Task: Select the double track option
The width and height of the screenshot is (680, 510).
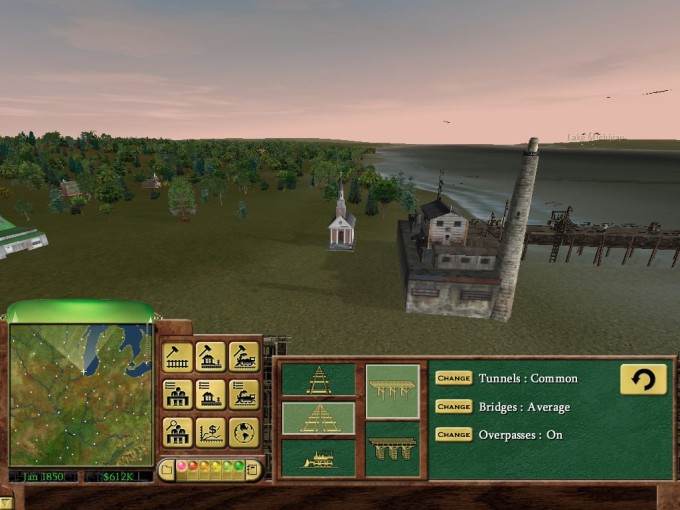Action: point(318,418)
